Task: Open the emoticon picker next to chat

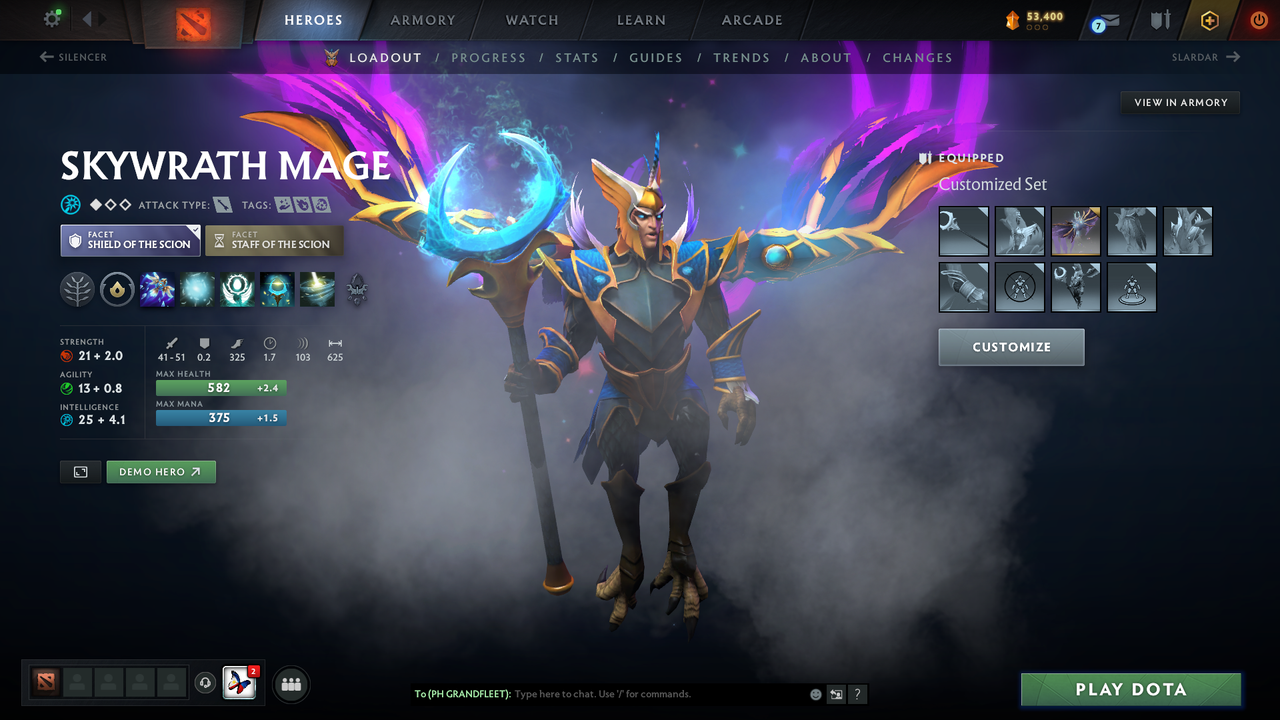Action: [815, 694]
